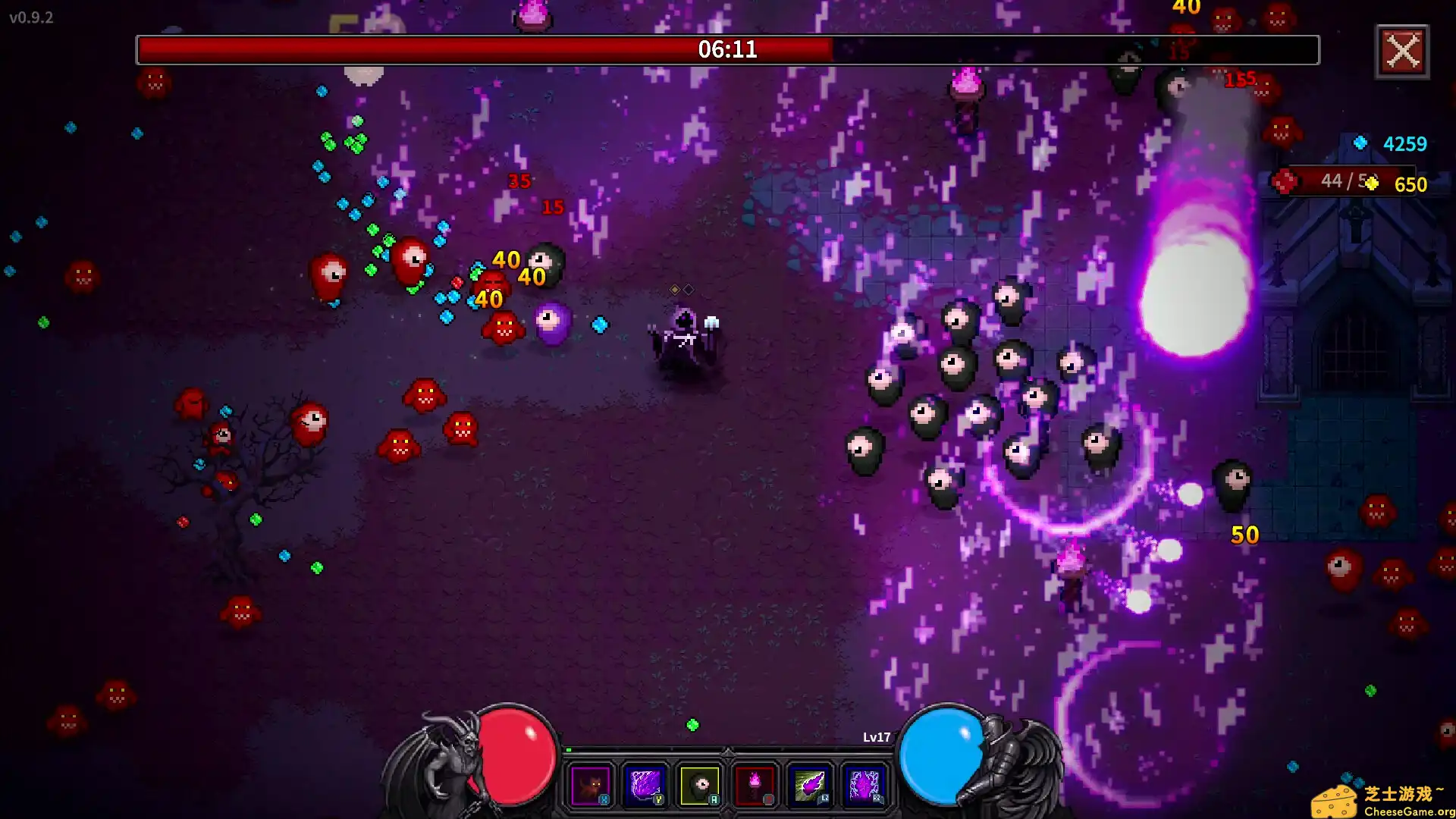Select the cat familiar skill bound to X
The width and height of the screenshot is (1456, 819).
[x=592, y=785]
